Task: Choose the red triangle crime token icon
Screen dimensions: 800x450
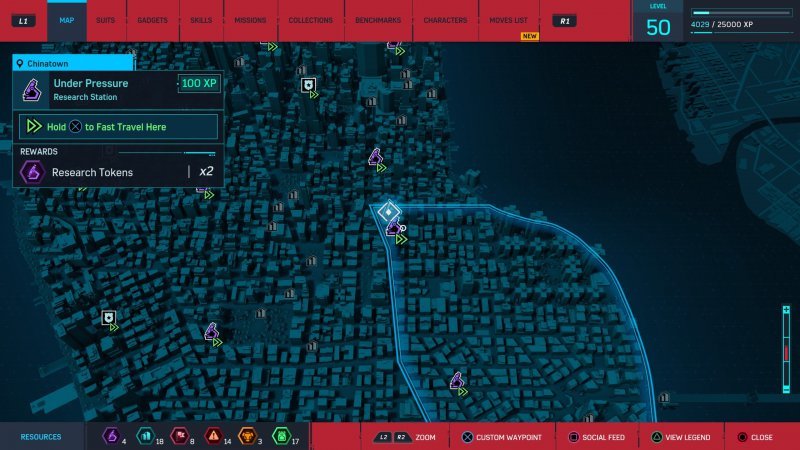Action: coord(212,436)
